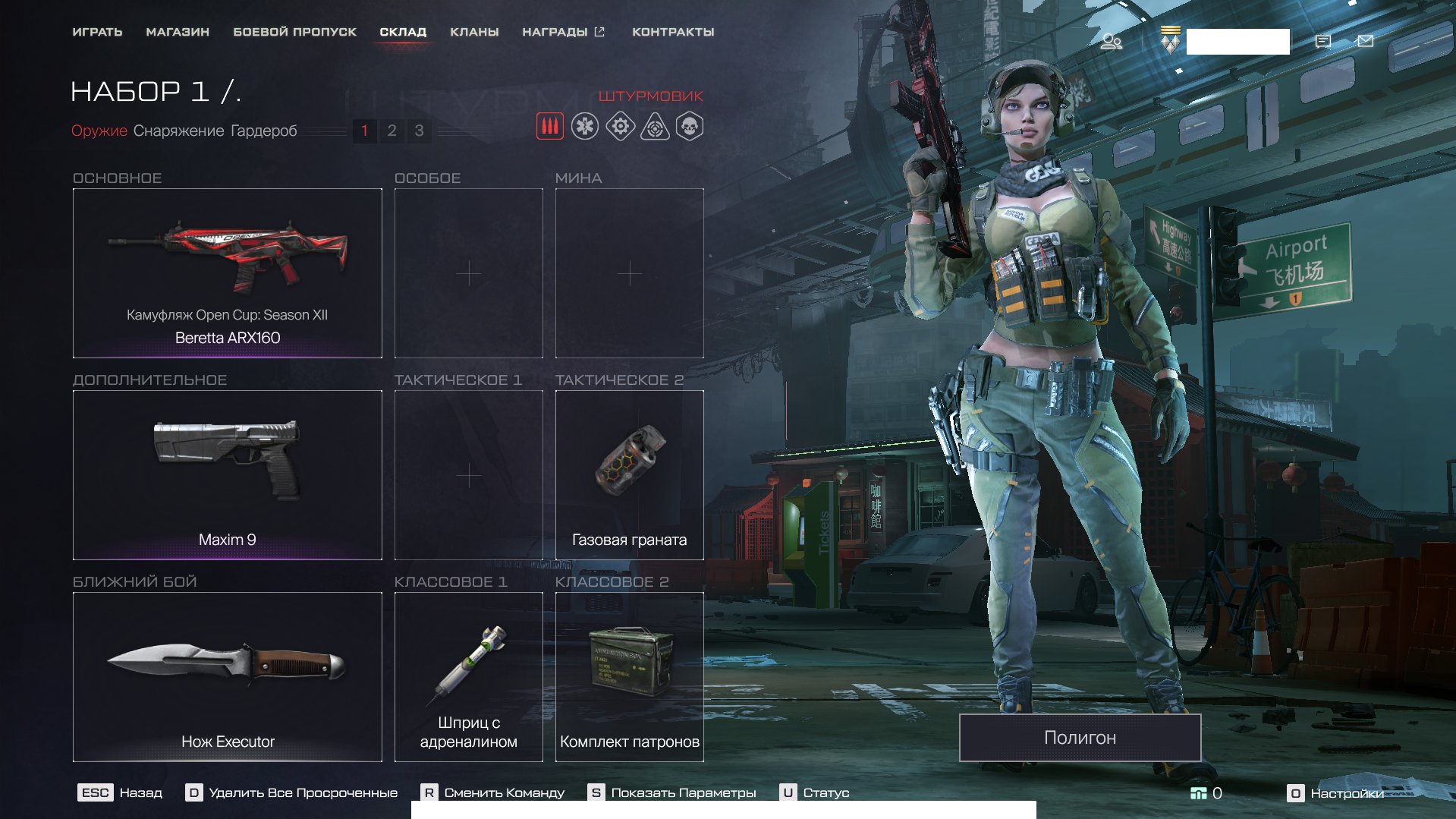Switch to the Снаряжение tab
The height and width of the screenshot is (819, 1456).
(x=179, y=131)
